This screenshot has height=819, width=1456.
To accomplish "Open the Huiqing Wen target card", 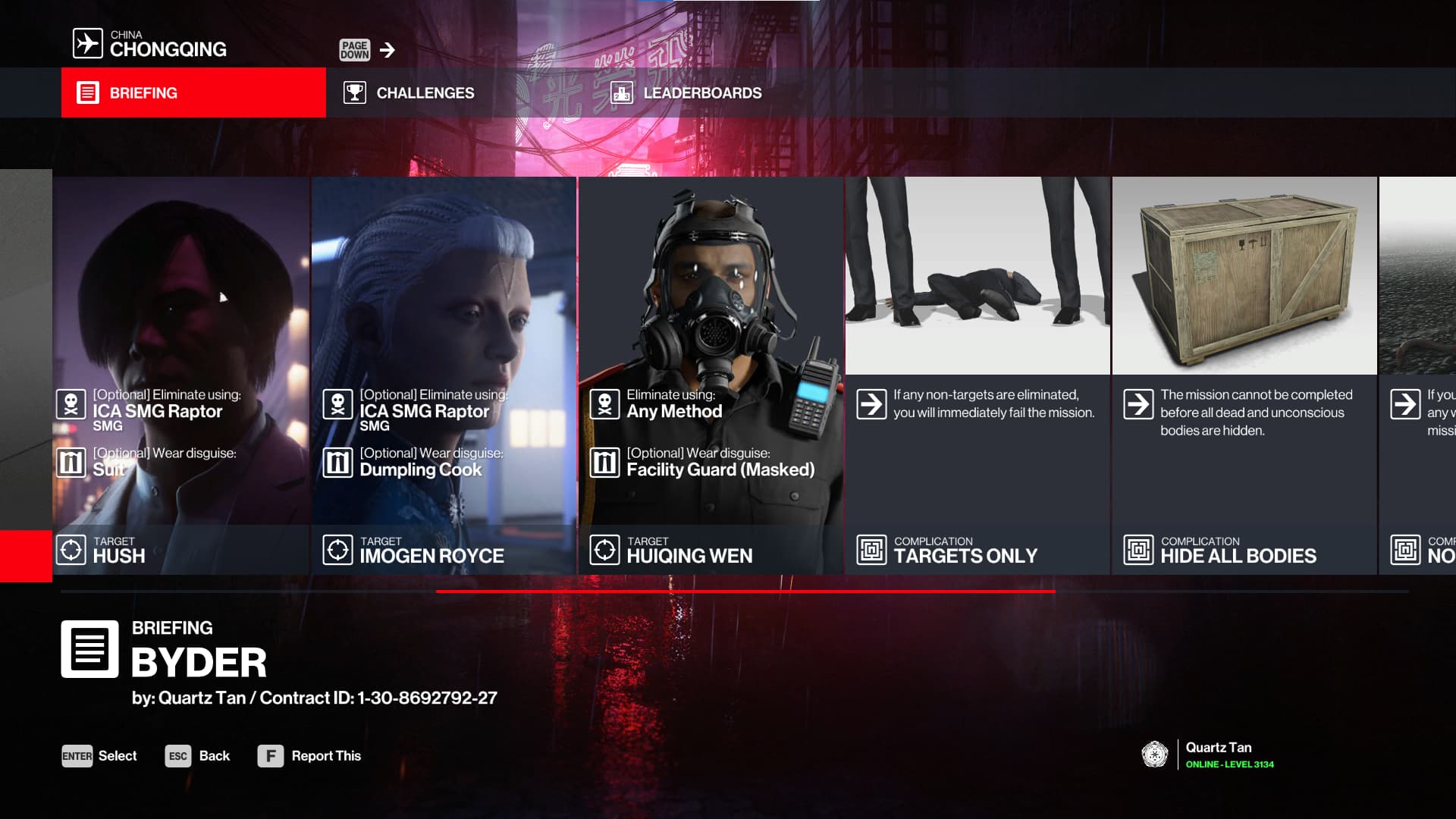I will pos(711,375).
